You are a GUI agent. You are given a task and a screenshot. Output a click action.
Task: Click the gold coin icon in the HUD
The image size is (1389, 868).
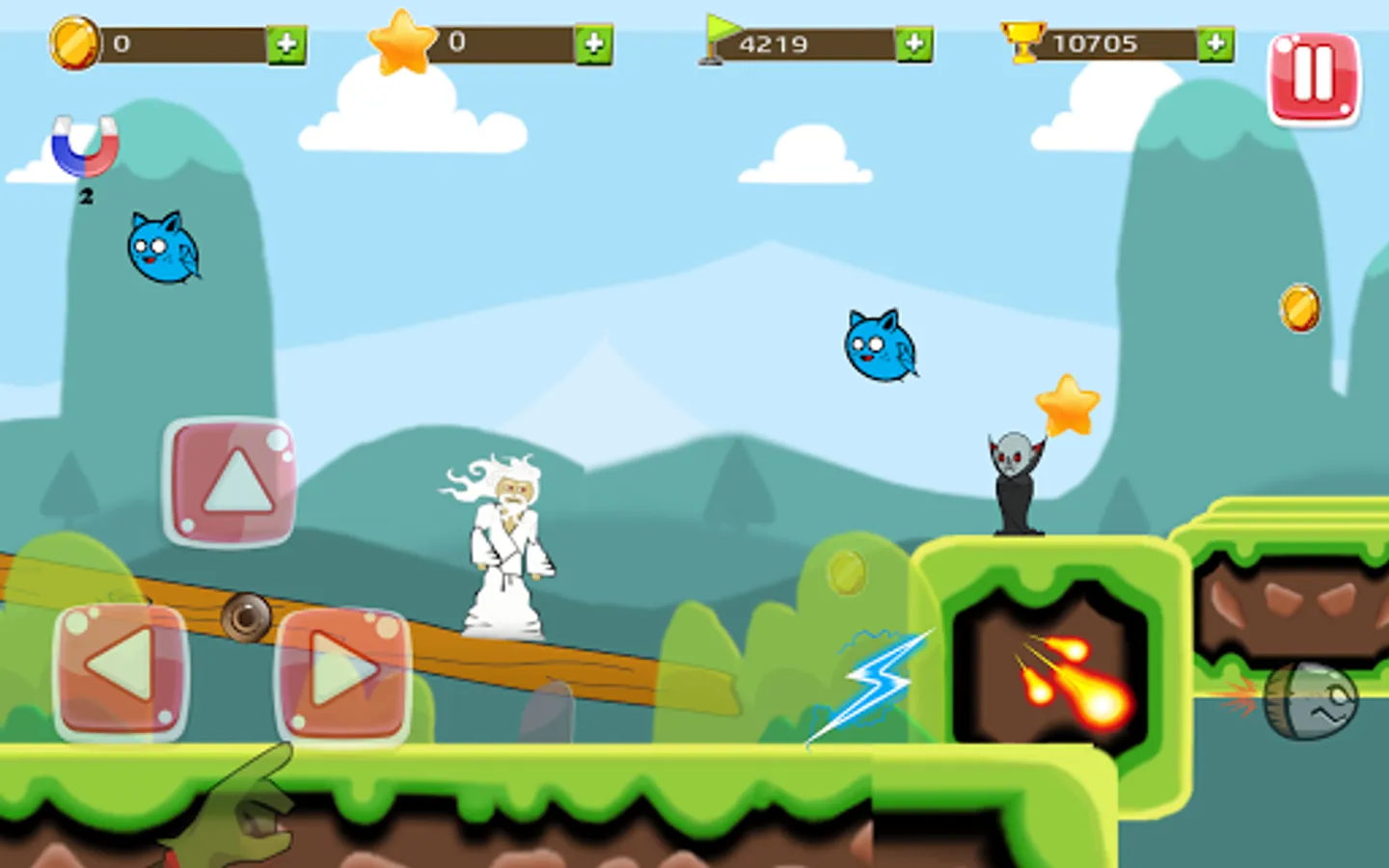click(x=72, y=41)
